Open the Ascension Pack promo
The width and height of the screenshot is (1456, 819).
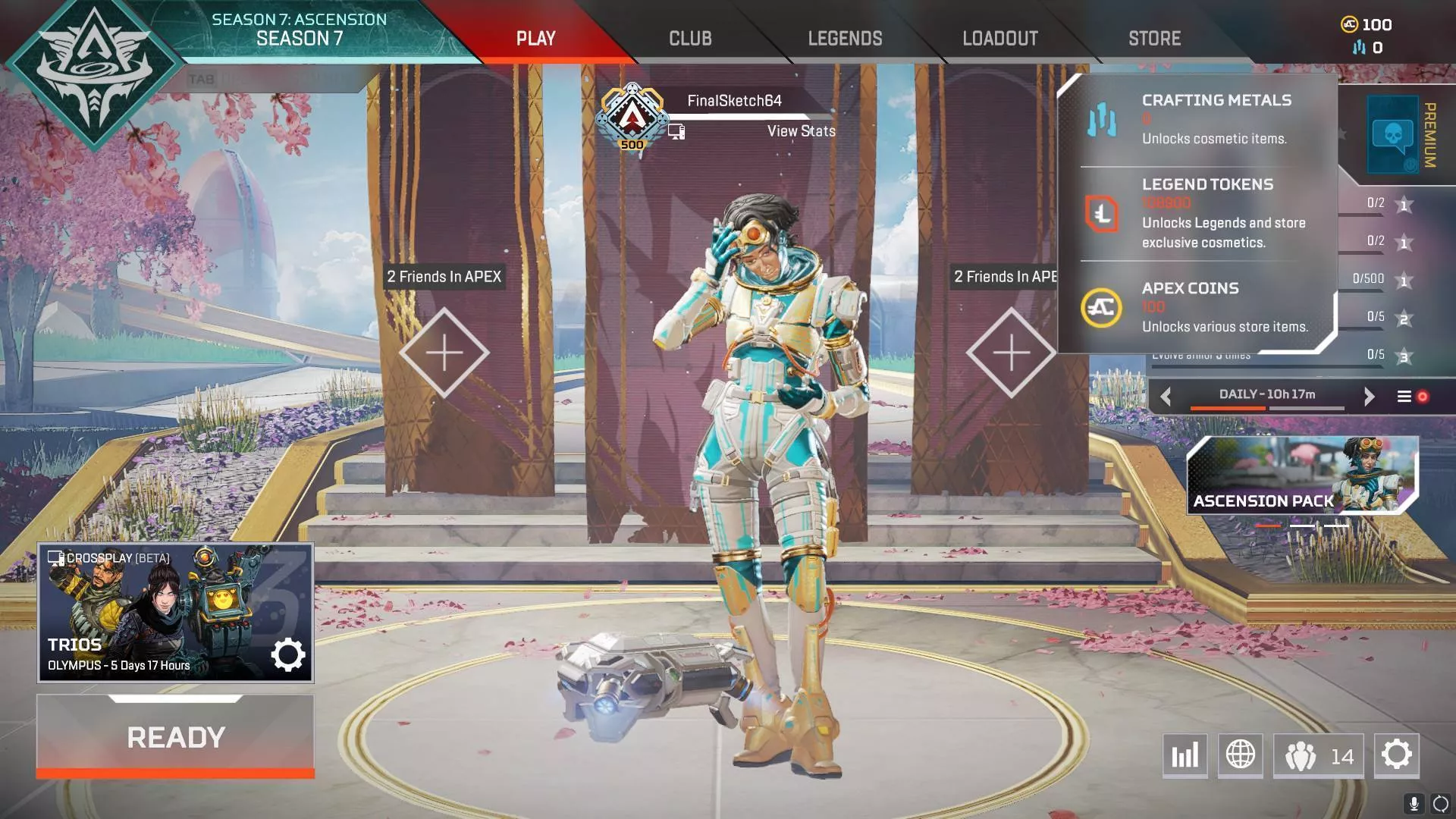1301,476
